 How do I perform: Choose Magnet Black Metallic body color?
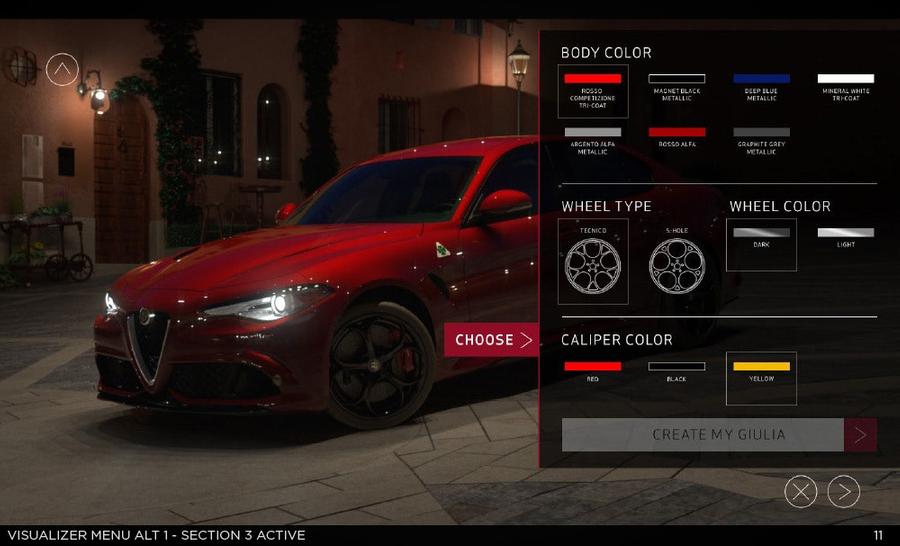tap(677, 85)
